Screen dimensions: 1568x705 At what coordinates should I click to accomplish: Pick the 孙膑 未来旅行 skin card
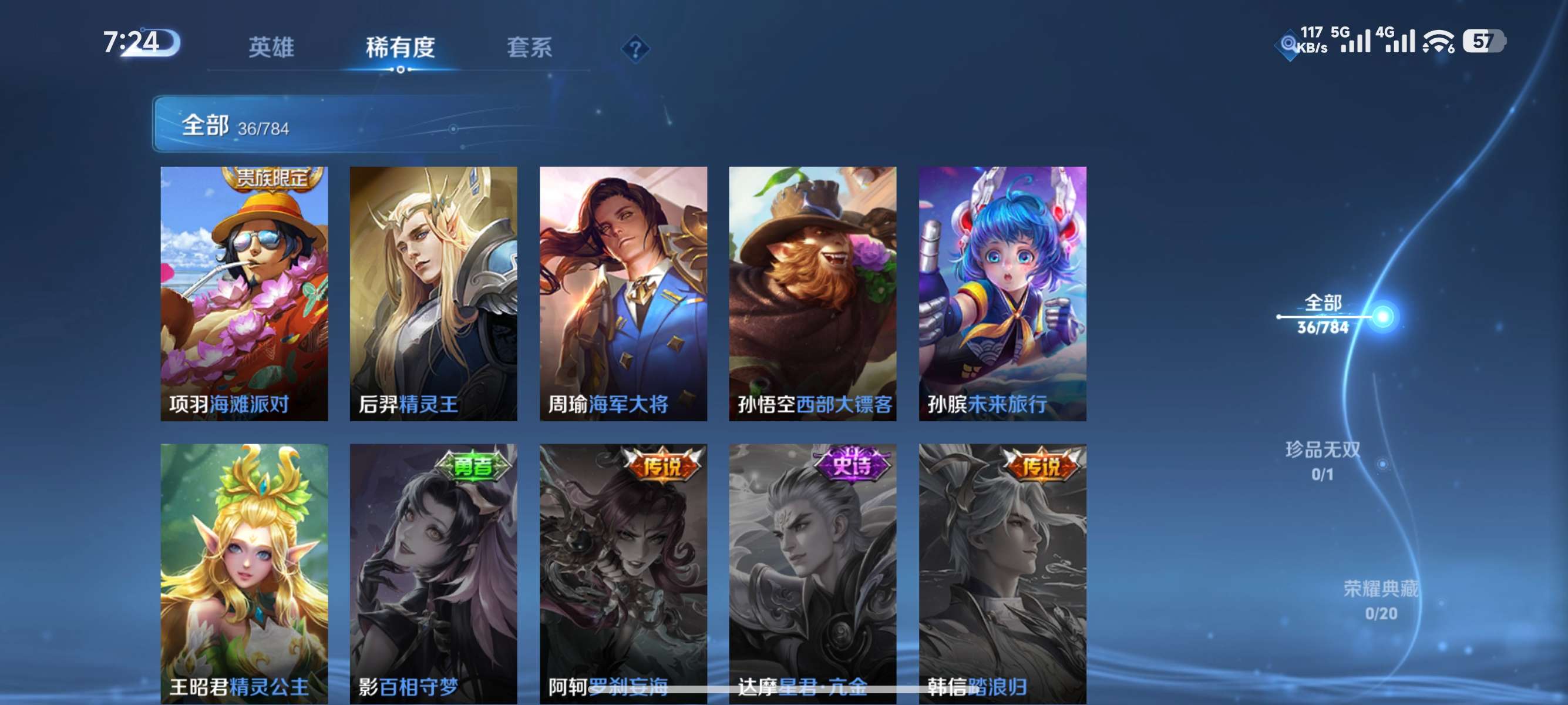1002,293
